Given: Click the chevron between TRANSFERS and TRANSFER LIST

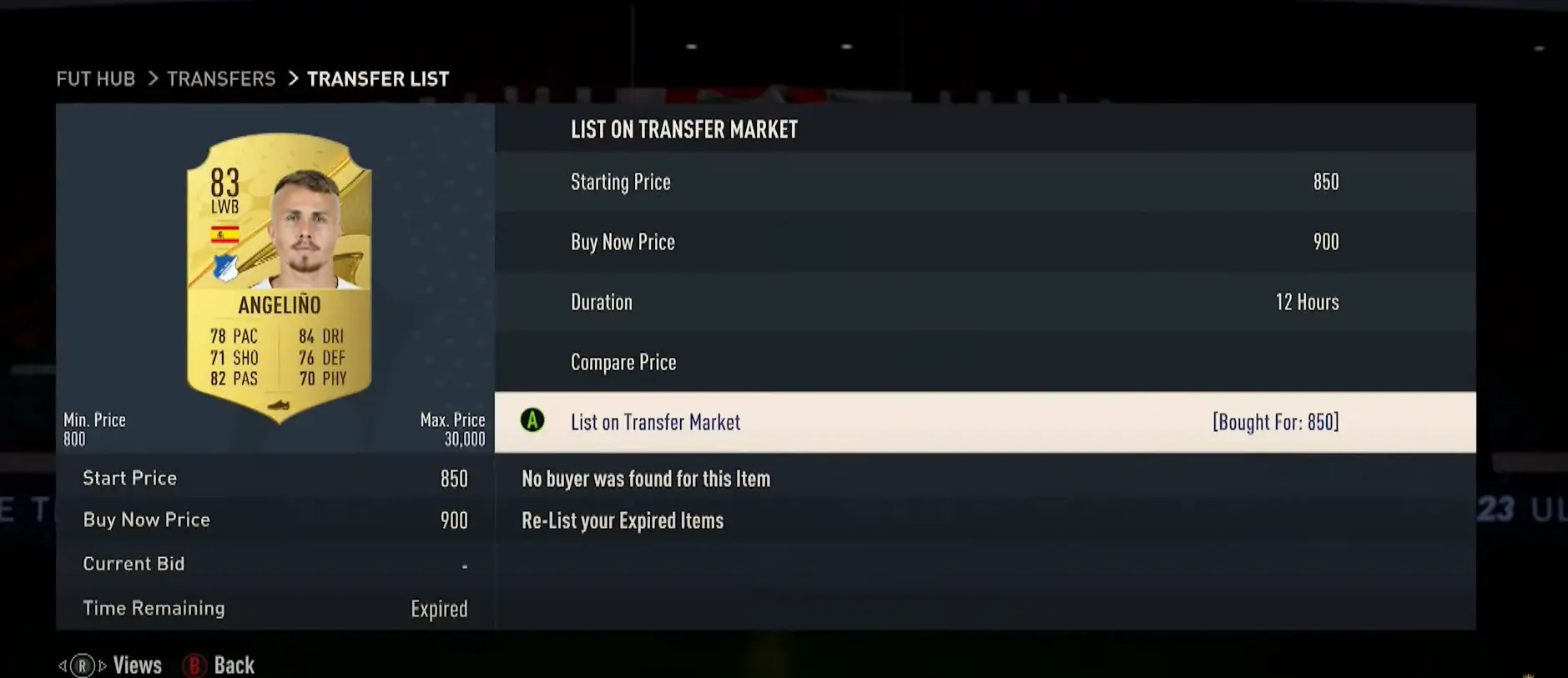Looking at the screenshot, I should tap(292, 78).
